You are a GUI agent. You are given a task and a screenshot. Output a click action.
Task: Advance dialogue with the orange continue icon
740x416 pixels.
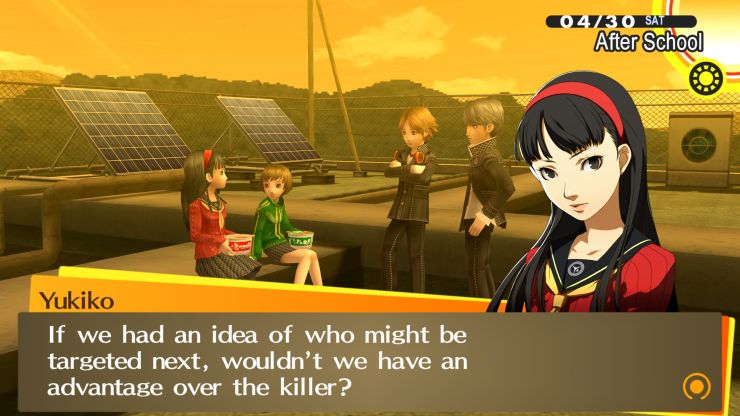pos(696,385)
